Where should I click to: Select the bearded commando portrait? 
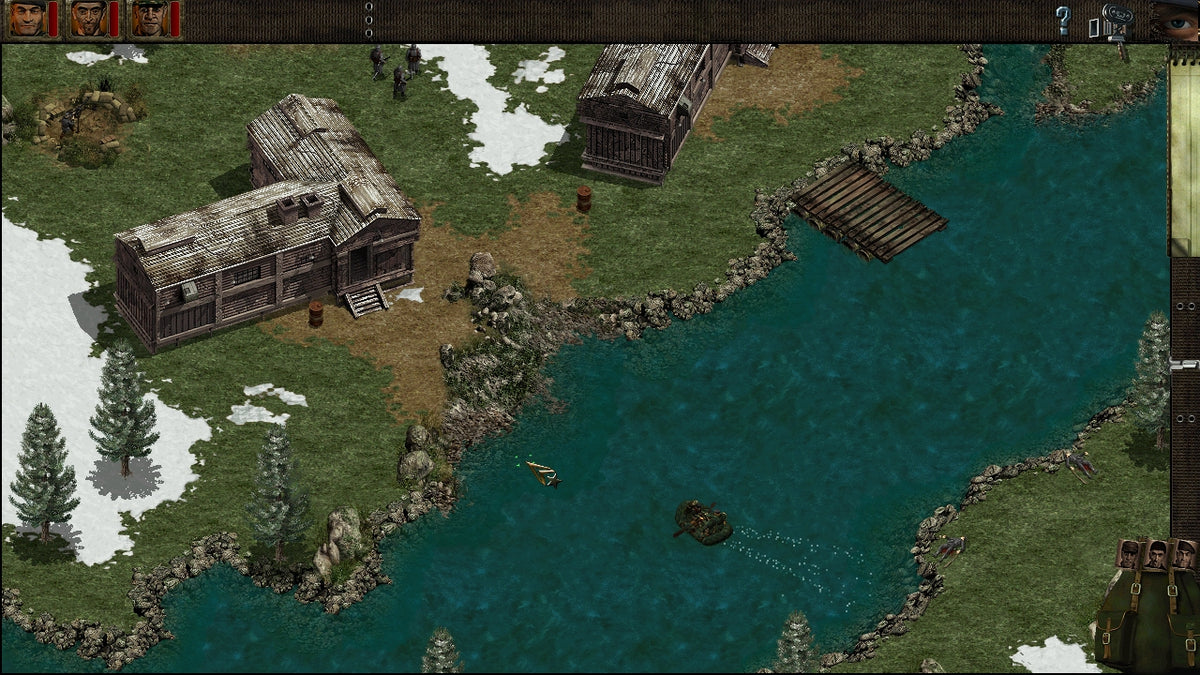point(89,18)
